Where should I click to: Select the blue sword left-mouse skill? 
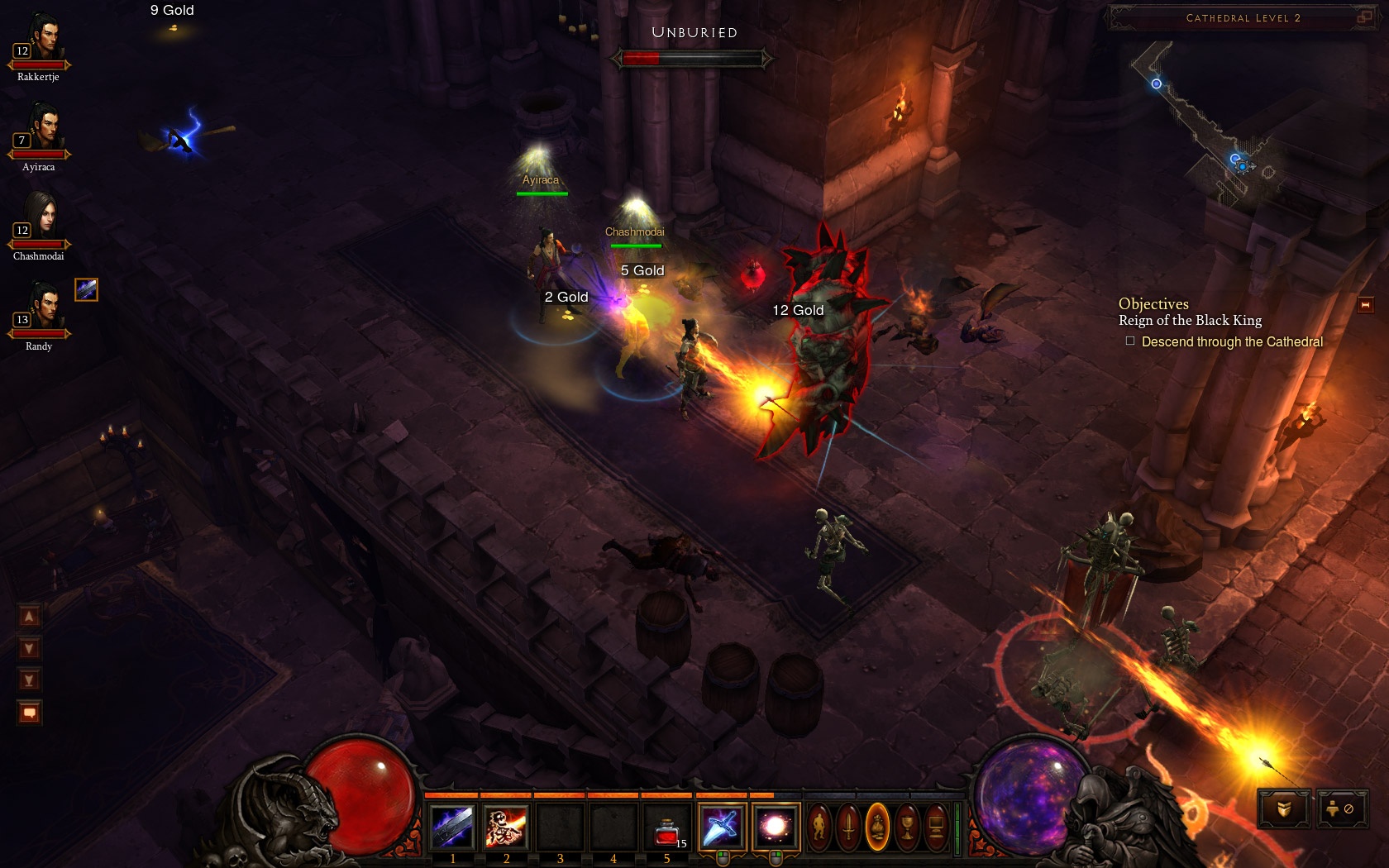[722, 826]
